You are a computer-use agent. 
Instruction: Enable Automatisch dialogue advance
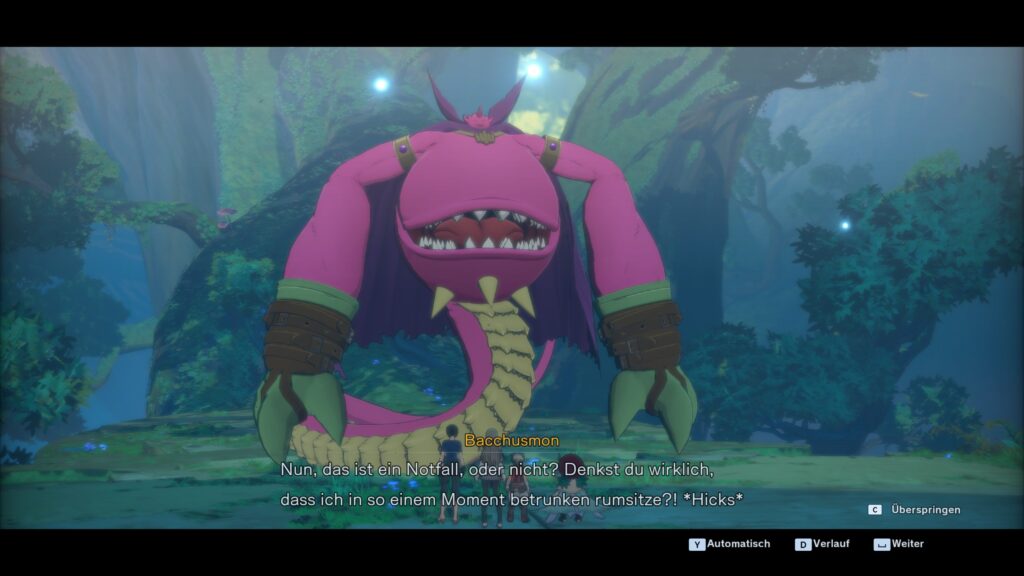point(730,544)
